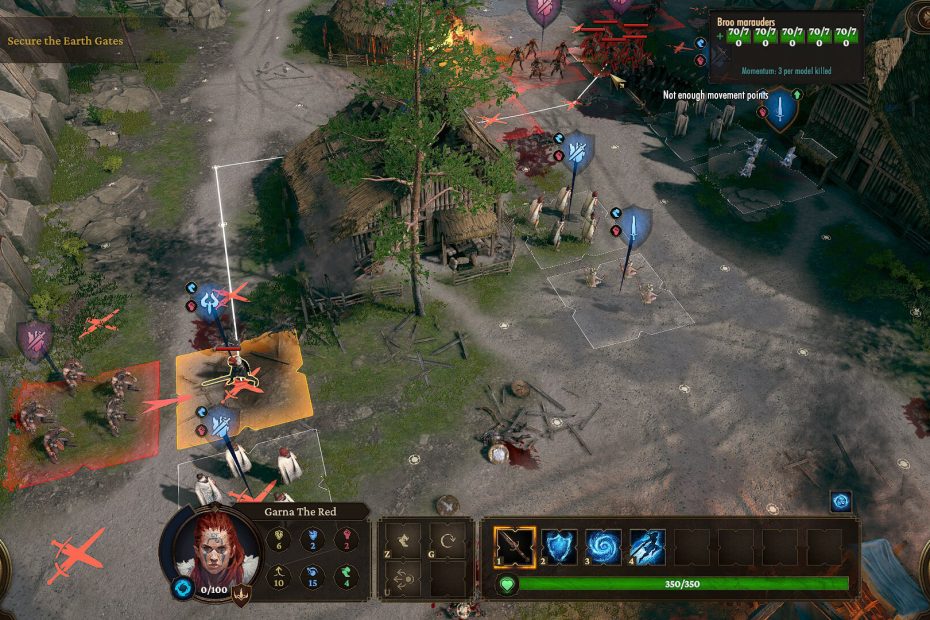Toggle the blue swirl icon above the hotbar
This screenshot has width=930, height=620.
(841, 502)
